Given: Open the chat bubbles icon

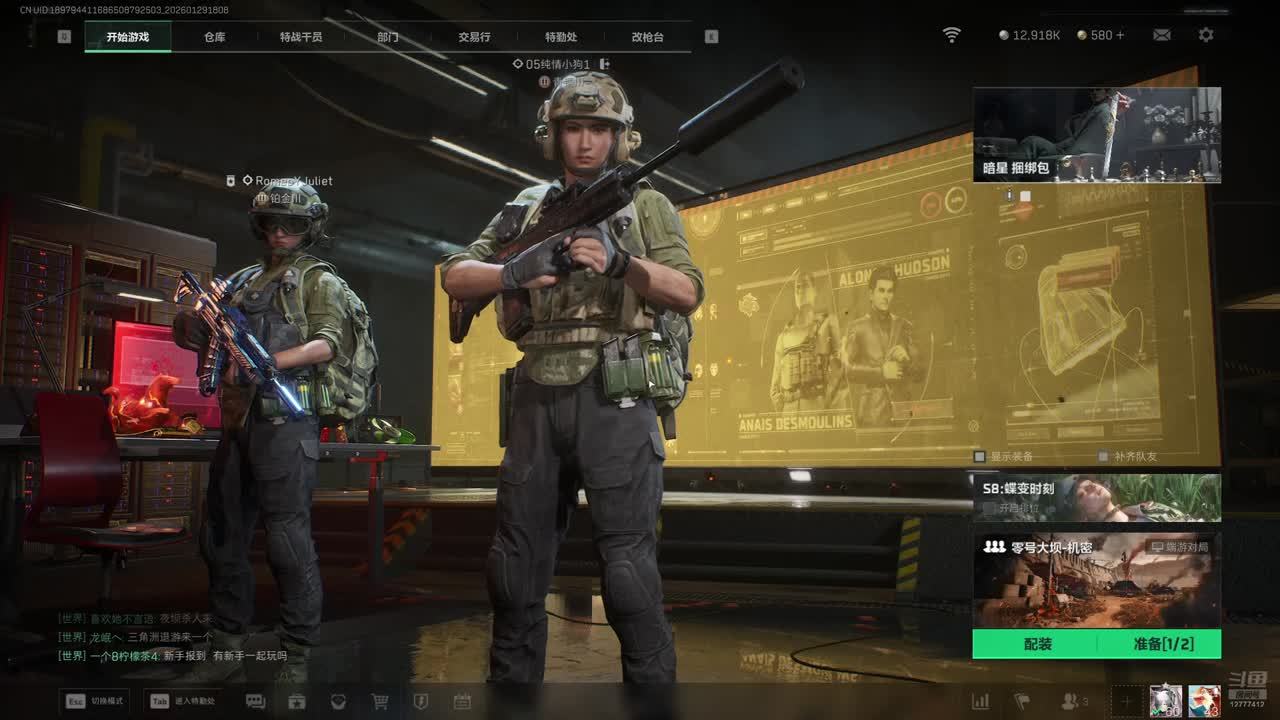Looking at the screenshot, I should [255, 702].
